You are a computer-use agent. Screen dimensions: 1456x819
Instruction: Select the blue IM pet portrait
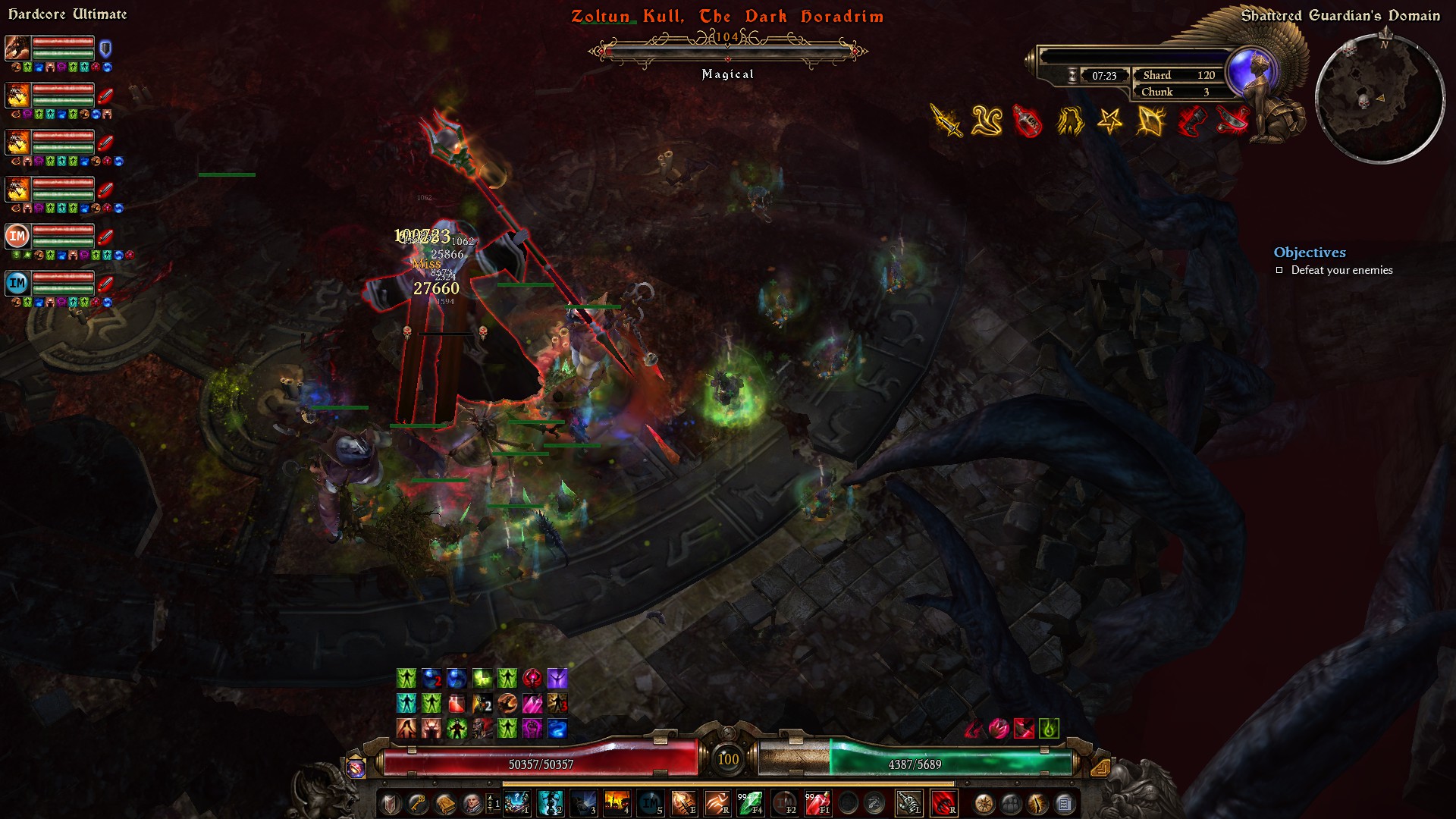click(x=17, y=283)
